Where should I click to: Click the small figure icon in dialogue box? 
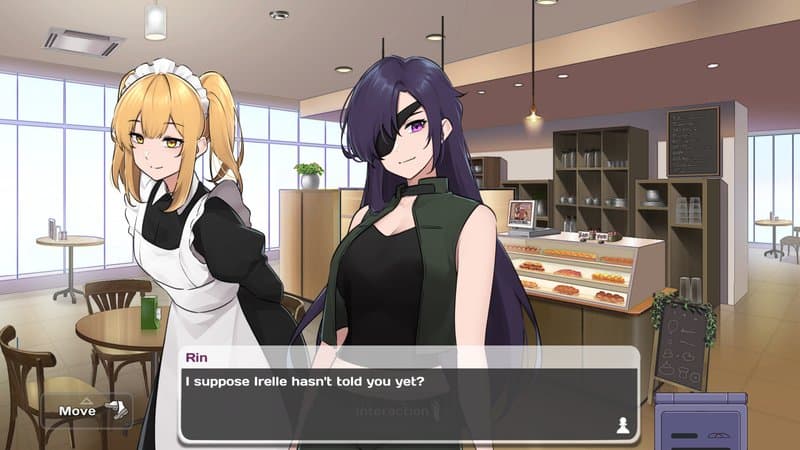click(x=624, y=425)
